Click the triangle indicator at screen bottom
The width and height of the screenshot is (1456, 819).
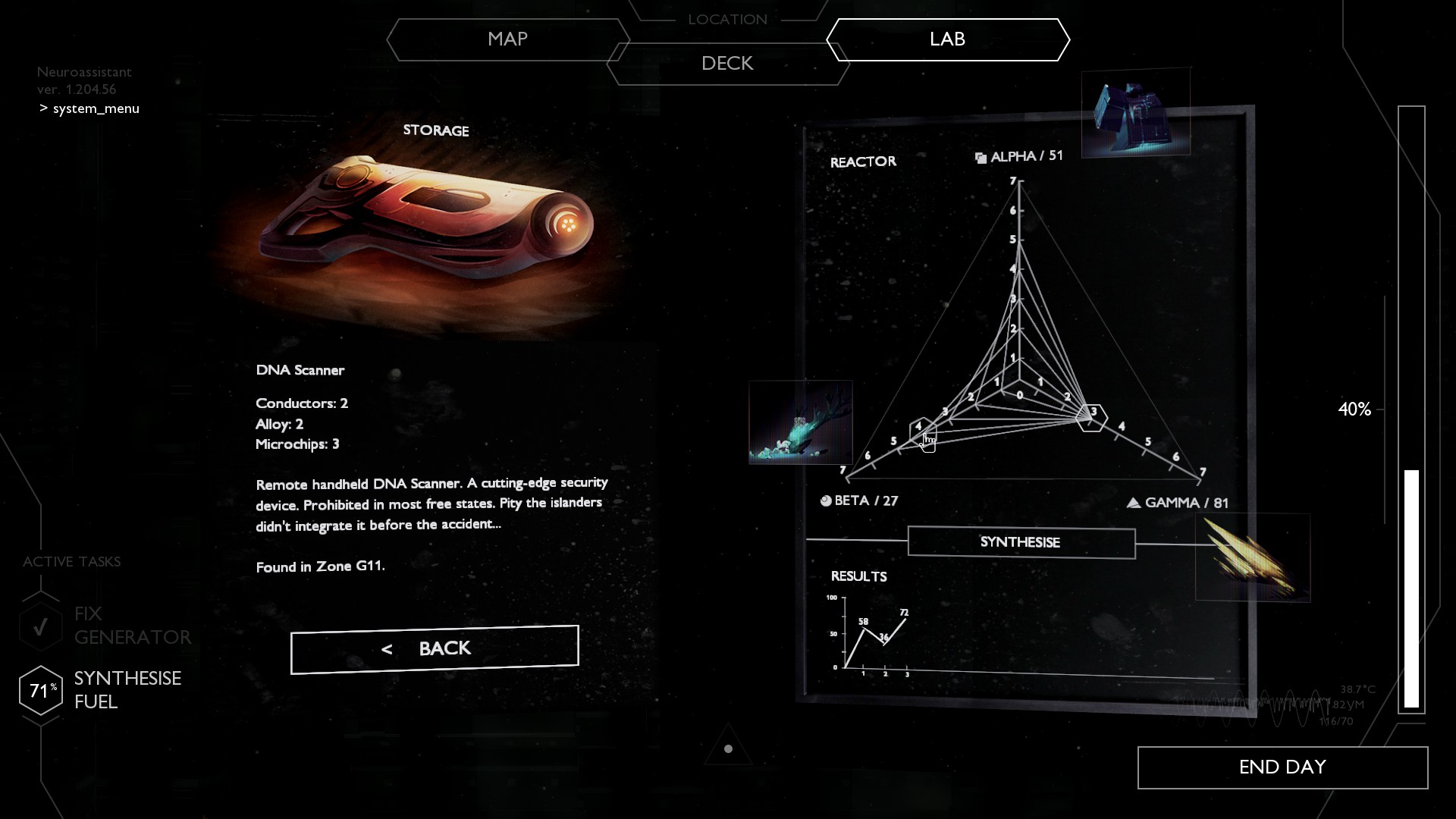click(x=728, y=748)
